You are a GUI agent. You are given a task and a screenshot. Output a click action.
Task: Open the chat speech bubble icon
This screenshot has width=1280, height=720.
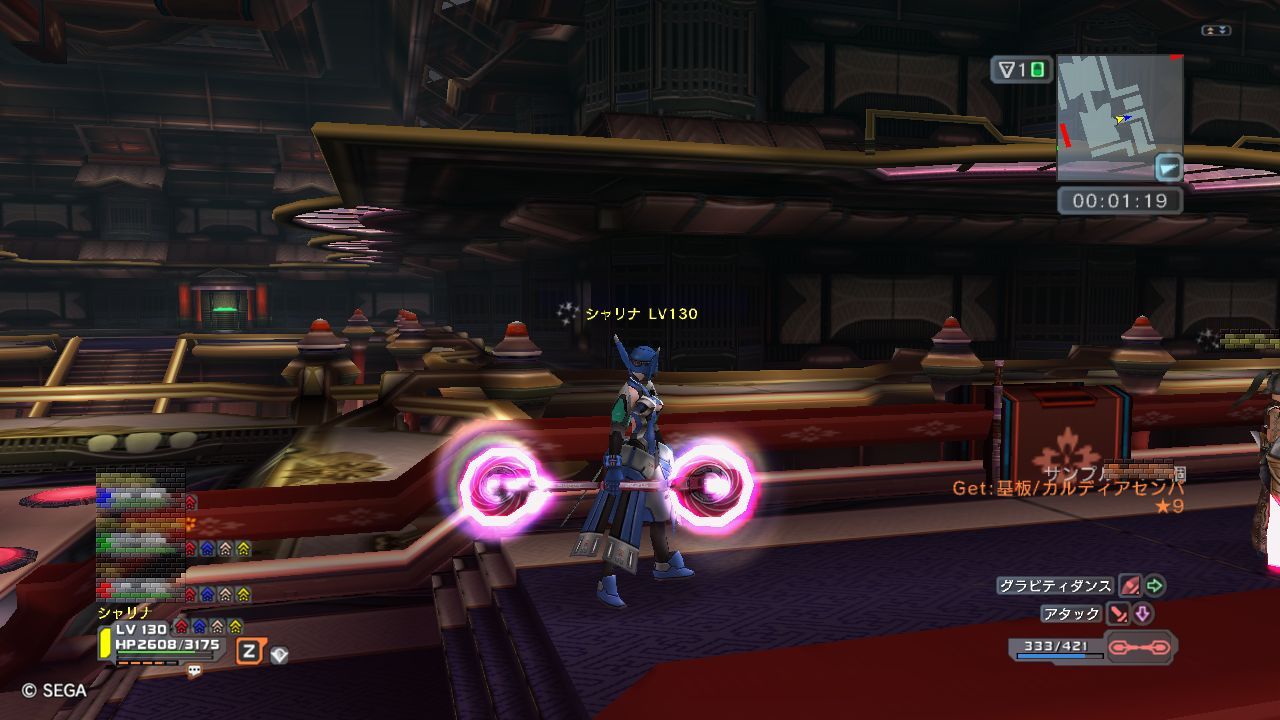(x=194, y=672)
